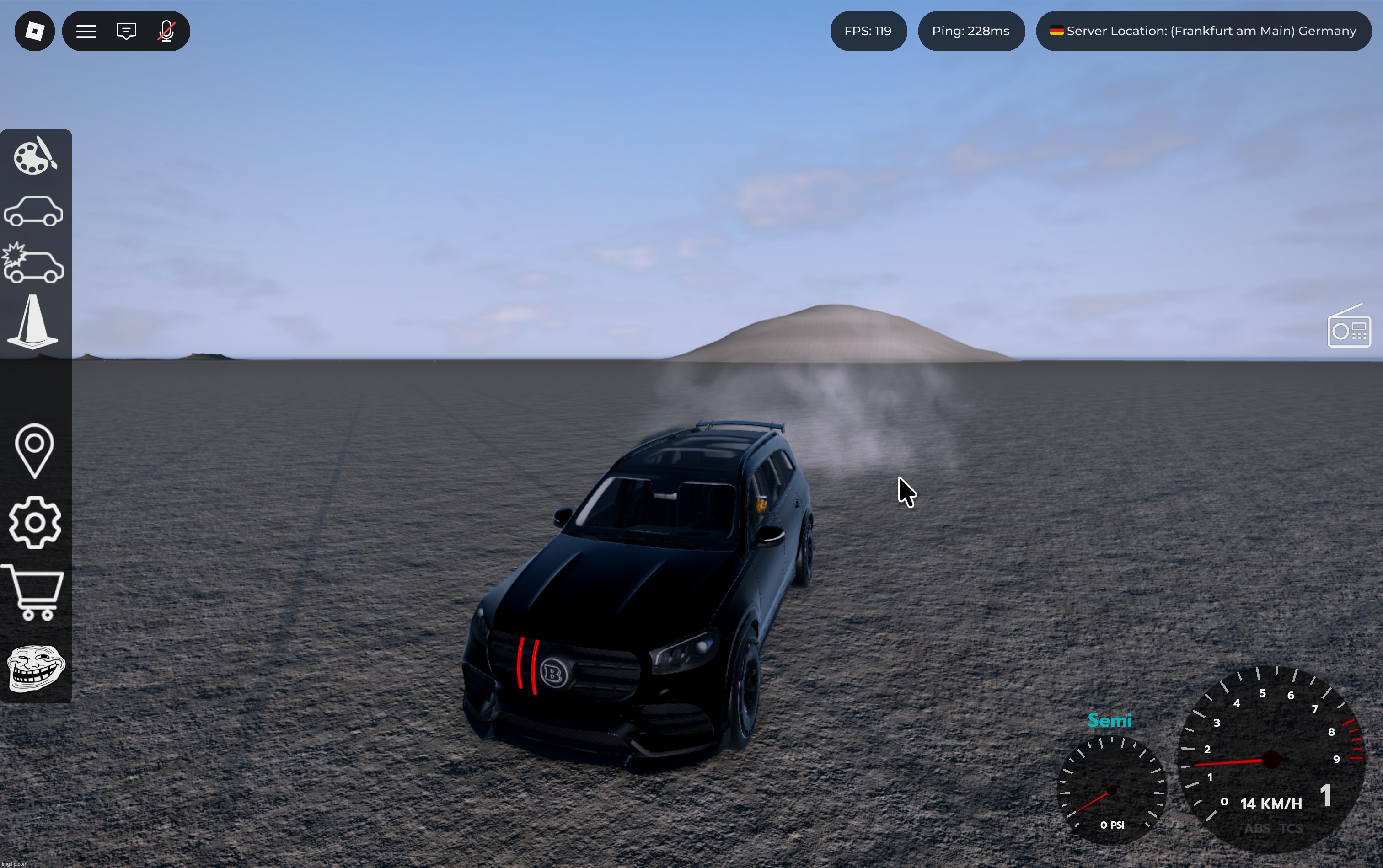Open the in-game chat window
This screenshot has height=868, width=1383.
126,31
